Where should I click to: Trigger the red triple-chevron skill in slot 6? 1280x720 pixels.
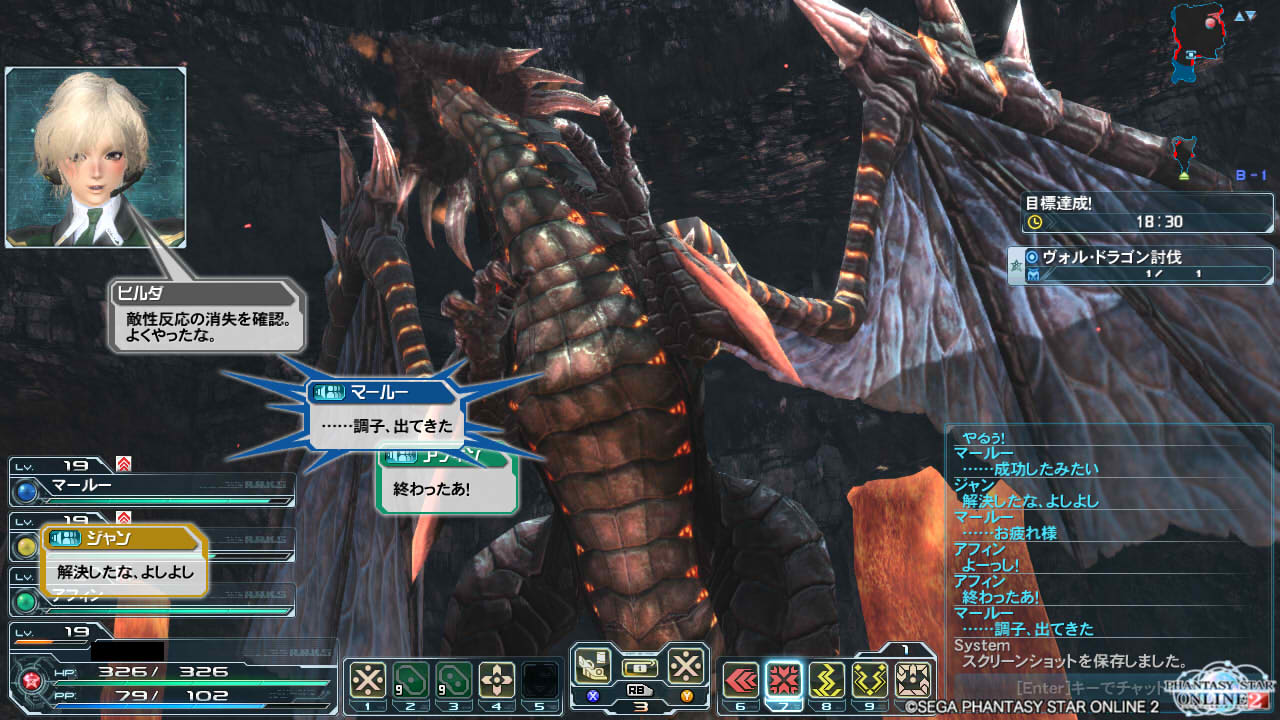[740, 680]
